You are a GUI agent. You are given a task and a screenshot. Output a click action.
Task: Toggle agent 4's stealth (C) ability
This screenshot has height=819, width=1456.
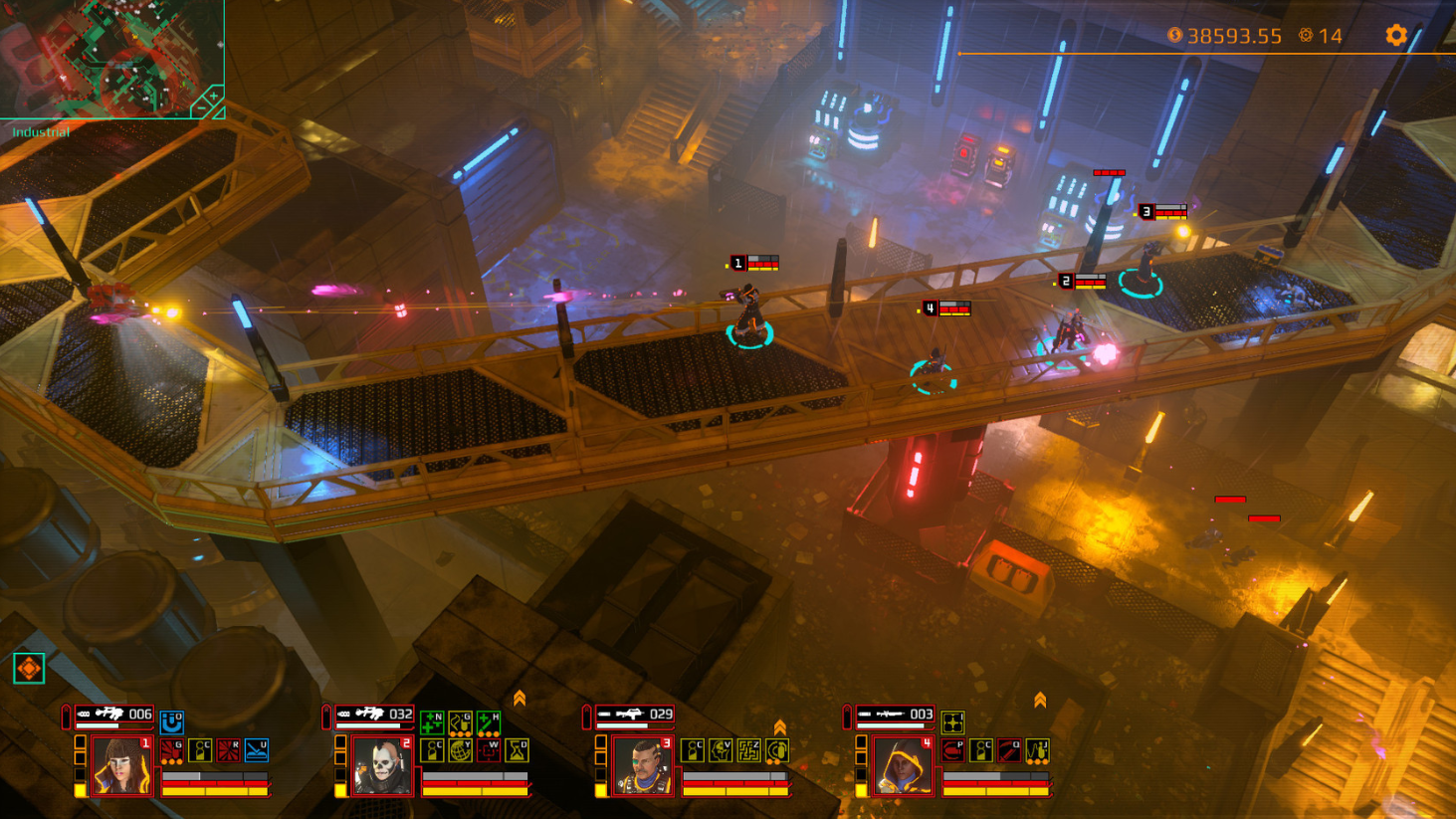pyautogui.click(x=981, y=748)
